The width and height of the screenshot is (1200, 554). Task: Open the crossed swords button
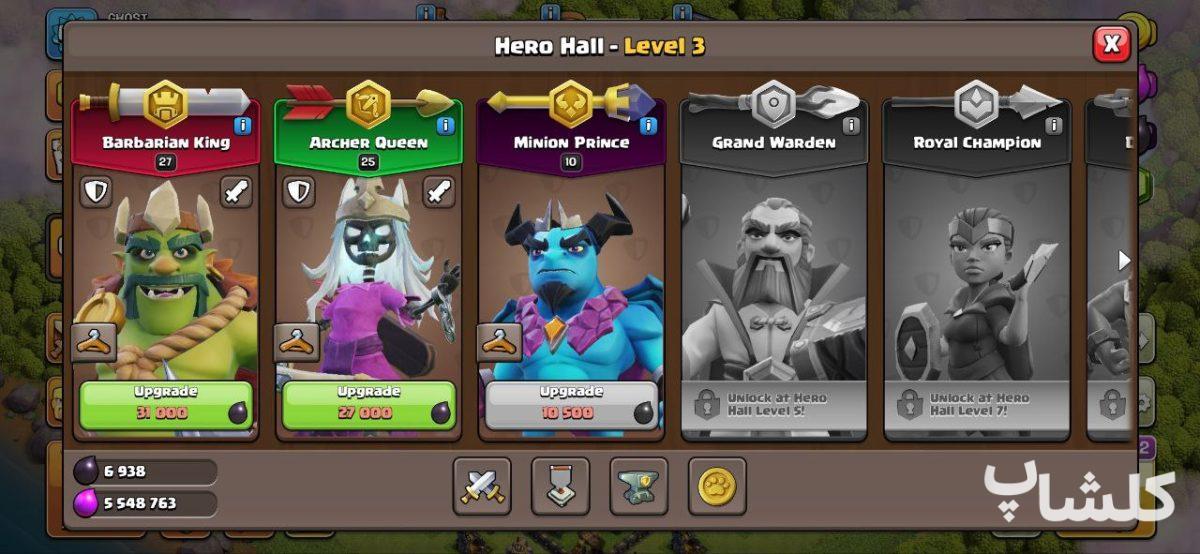point(482,486)
